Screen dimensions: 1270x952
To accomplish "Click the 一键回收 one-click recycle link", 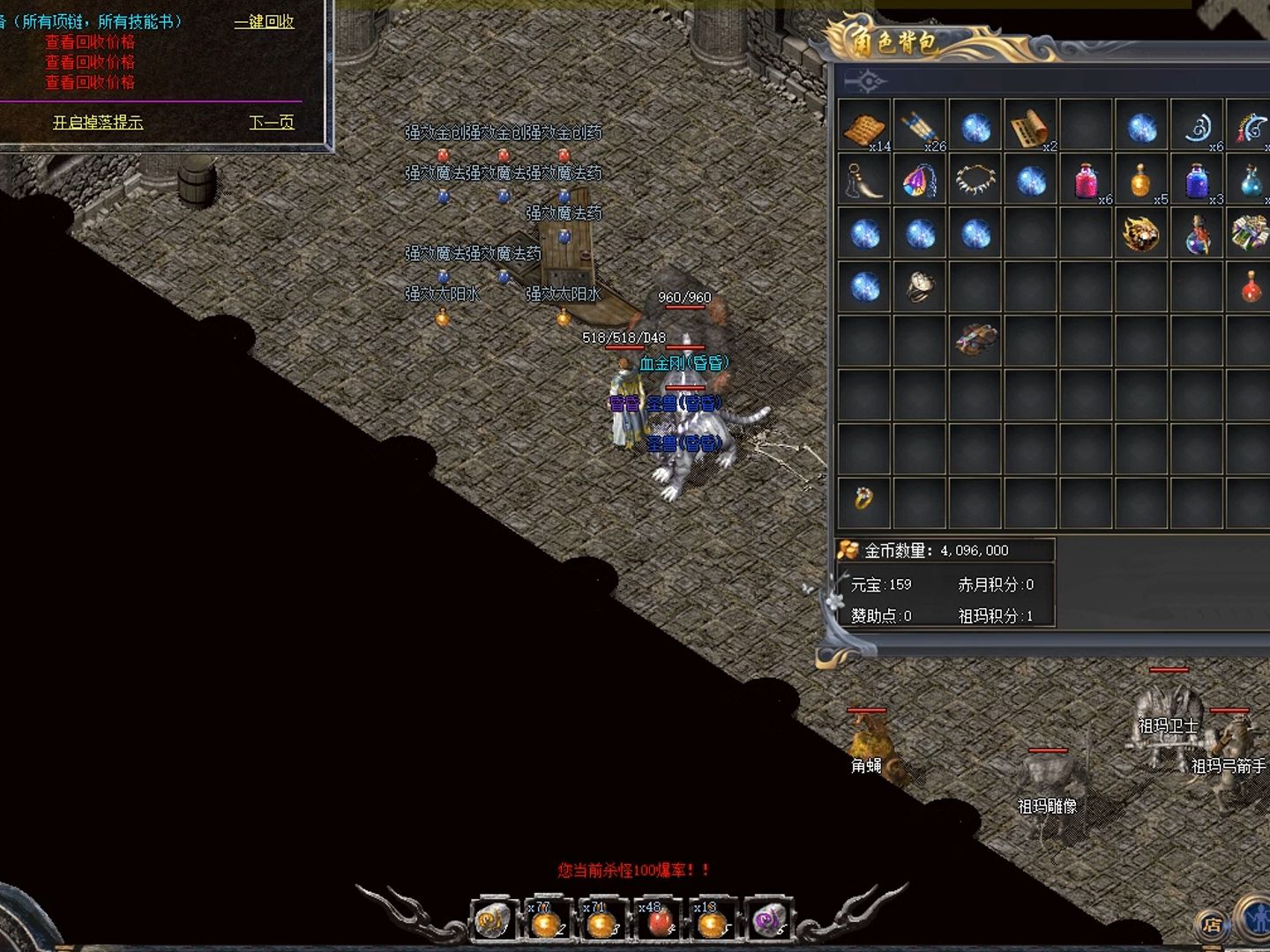I will [264, 21].
